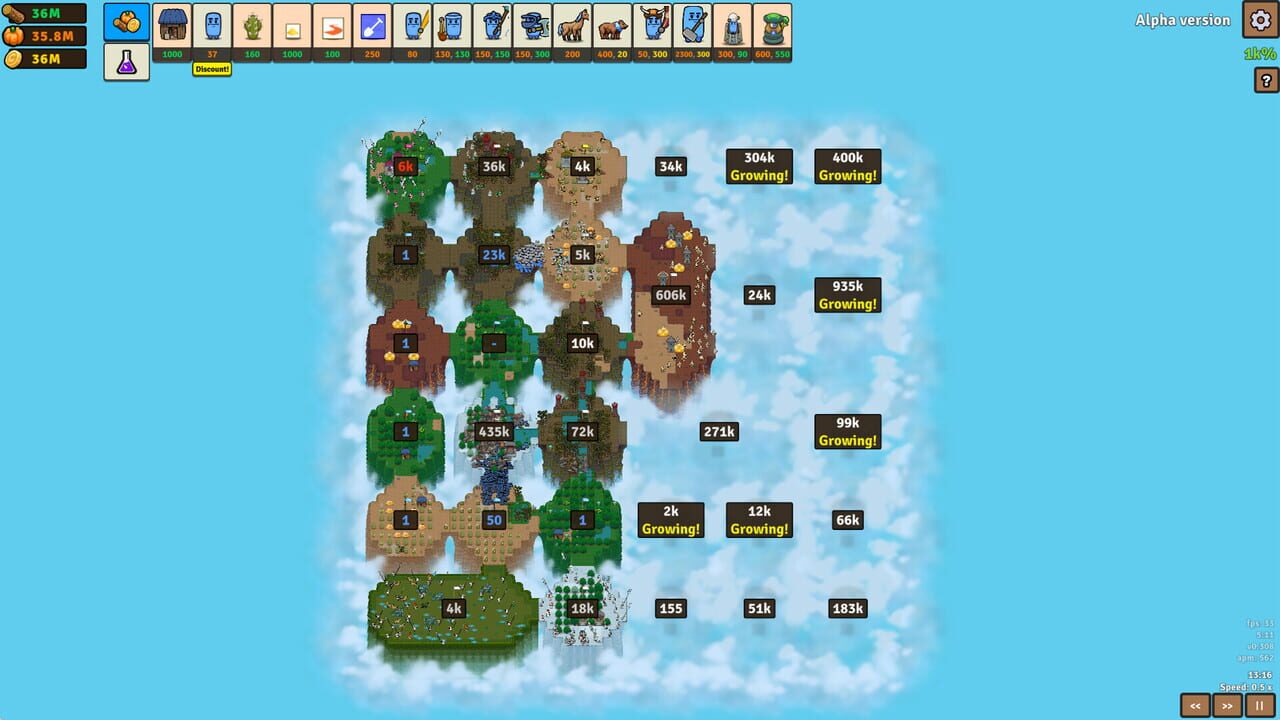Click the 304k Growing cloud tile
1280x720 pixels.
coord(758,166)
